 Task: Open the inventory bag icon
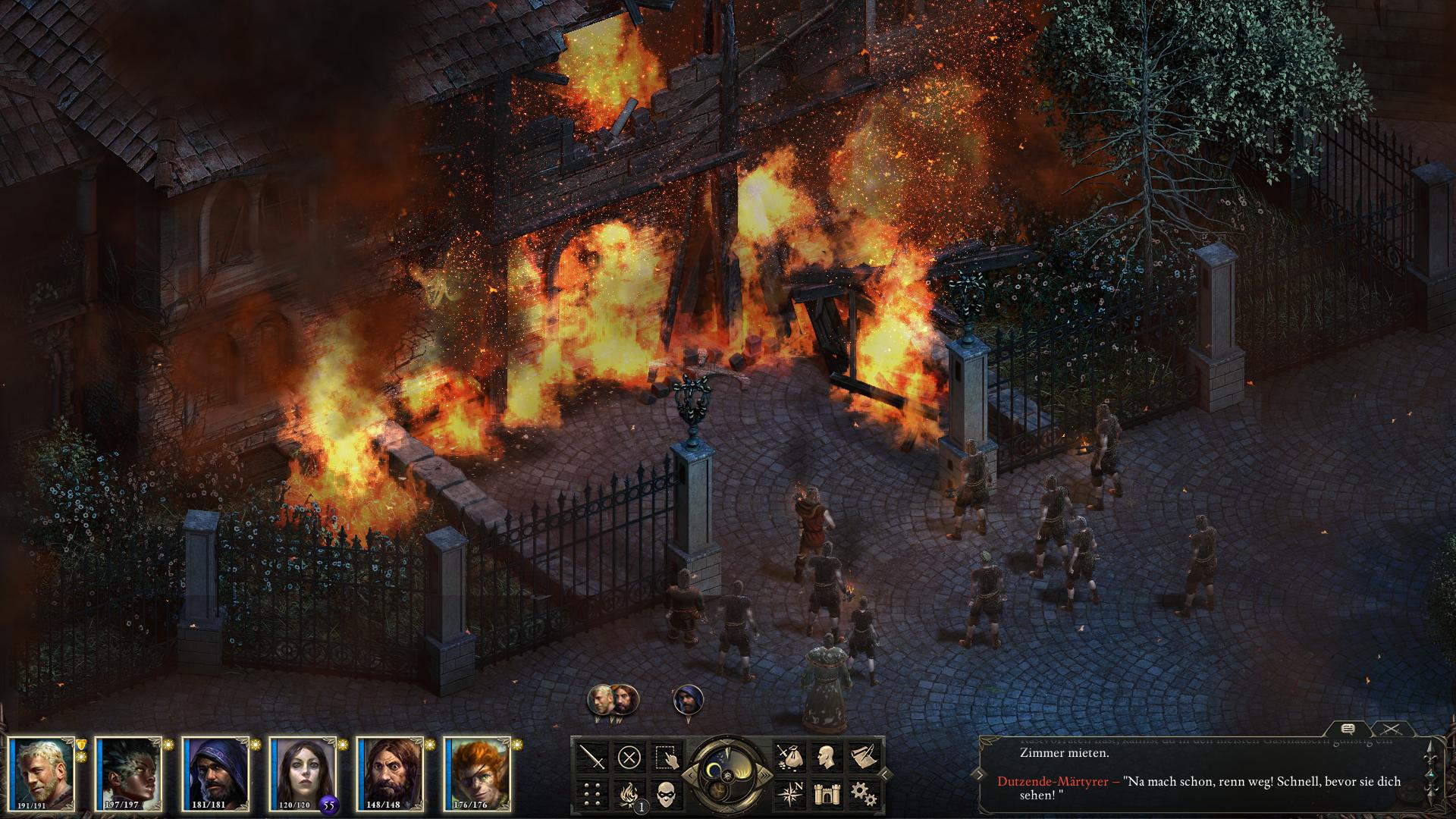coord(787,756)
